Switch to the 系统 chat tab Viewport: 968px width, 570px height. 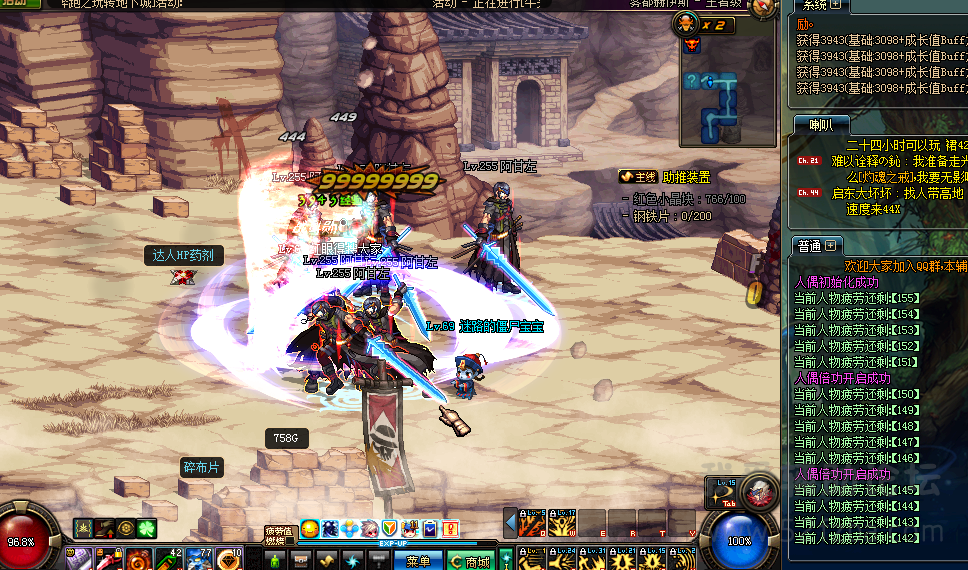(x=811, y=6)
